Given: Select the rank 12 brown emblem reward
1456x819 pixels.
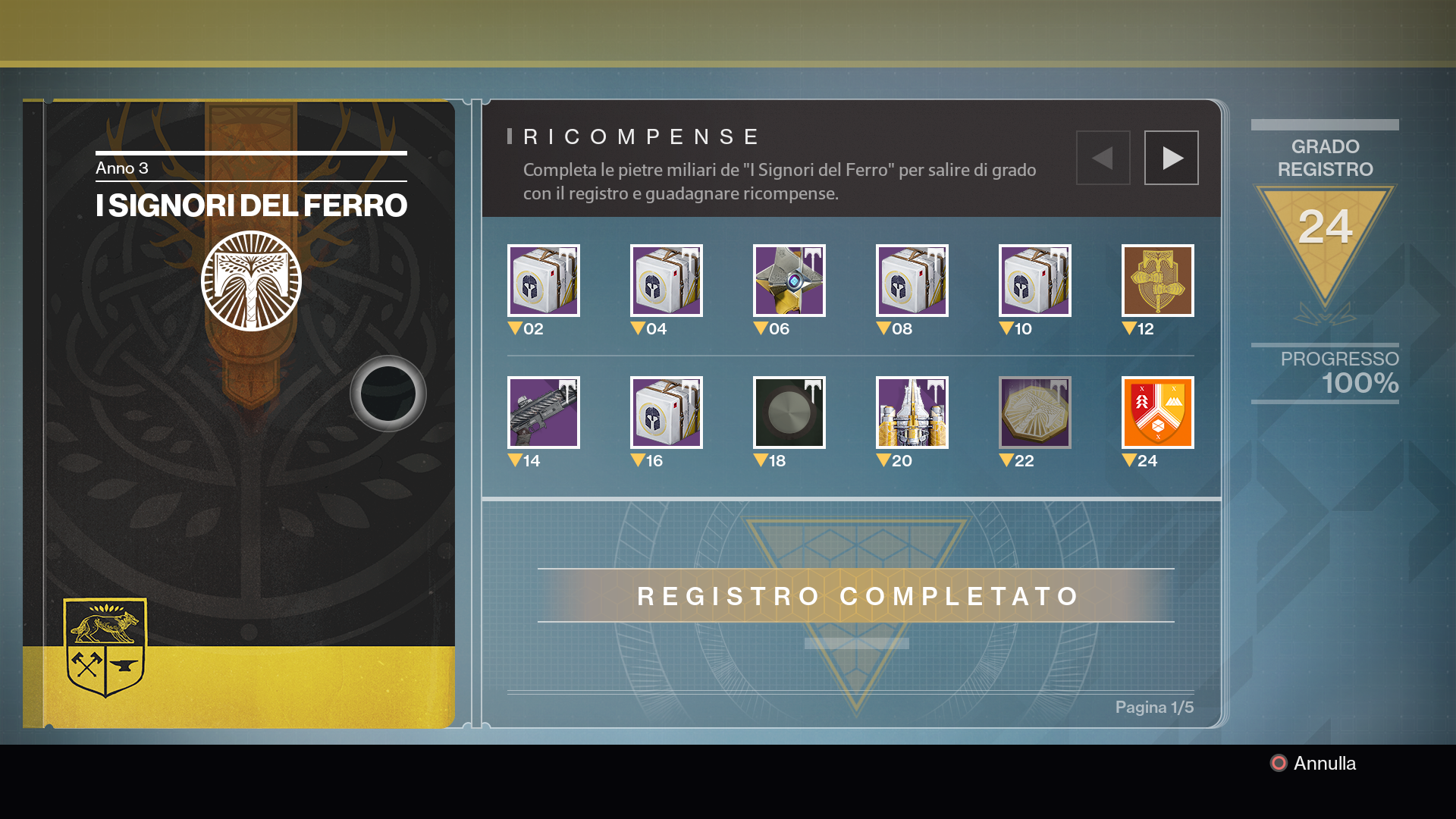Looking at the screenshot, I should [1158, 281].
